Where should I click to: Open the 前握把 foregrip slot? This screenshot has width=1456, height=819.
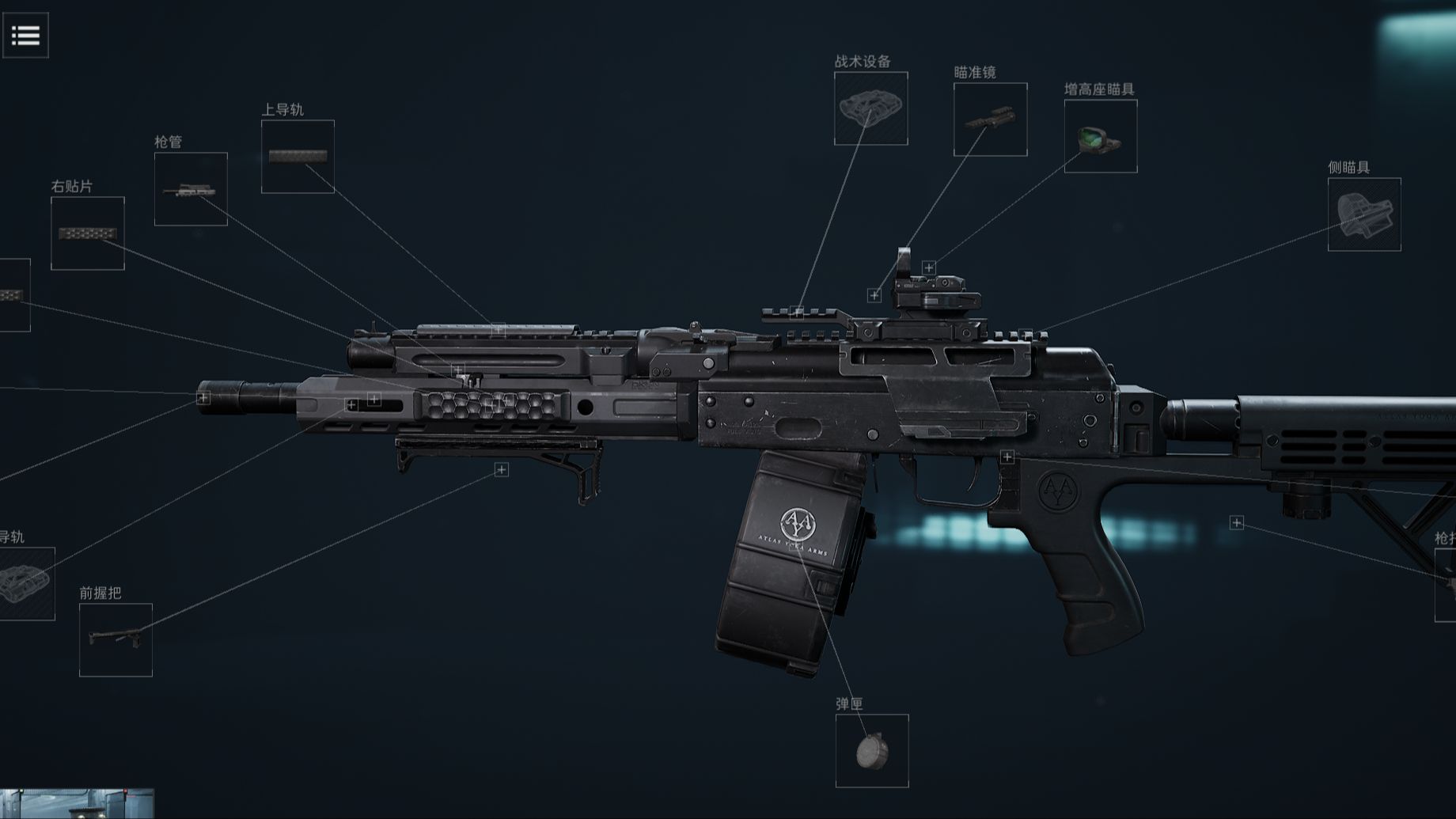pos(116,639)
